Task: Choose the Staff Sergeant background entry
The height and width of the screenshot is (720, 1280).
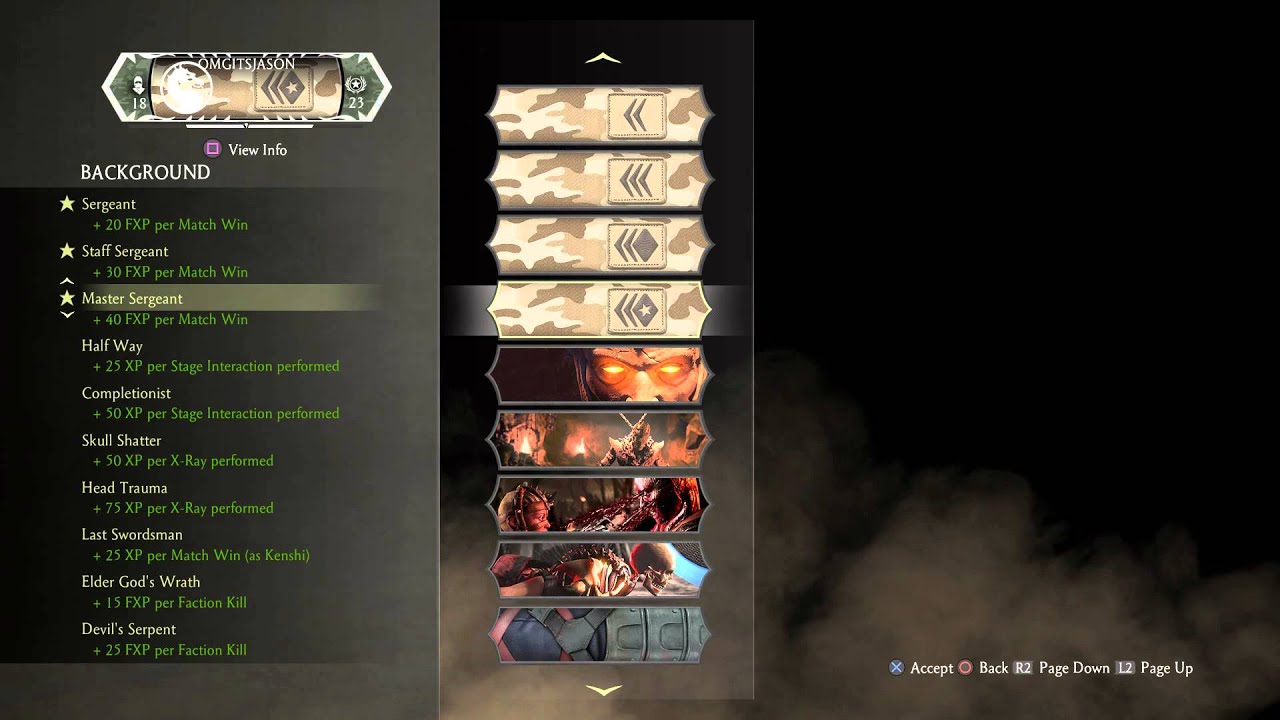Action: pyautogui.click(x=125, y=251)
